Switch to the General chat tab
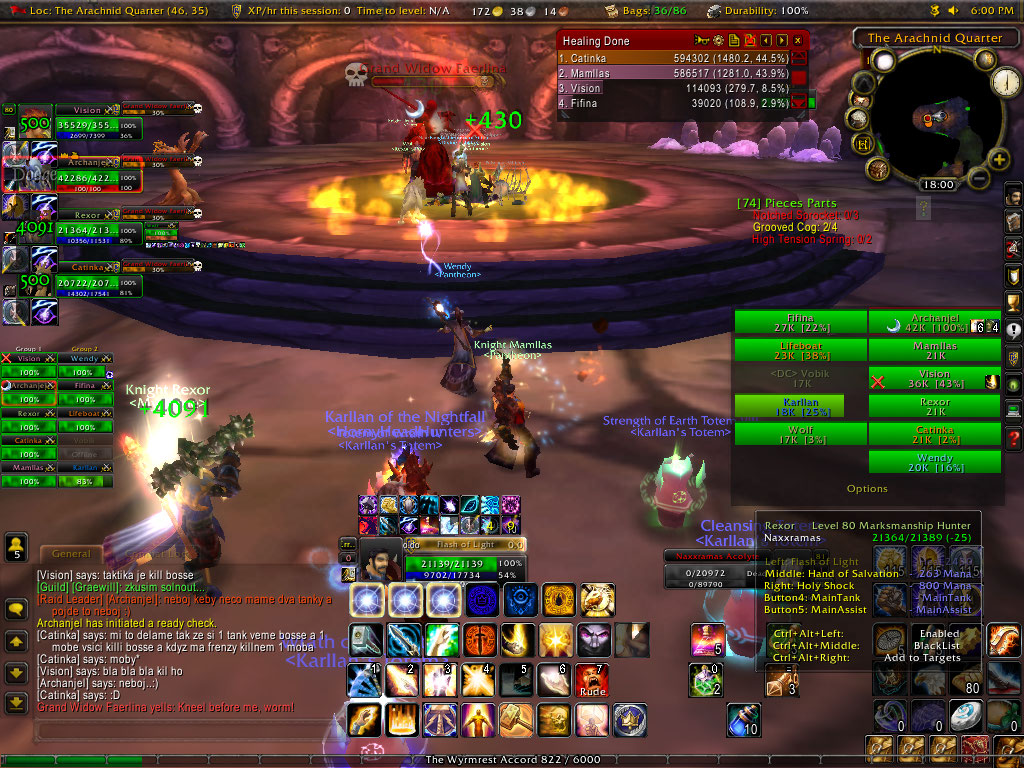The width and height of the screenshot is (1024, 768). pyautogui.click(x=71, y=554)
